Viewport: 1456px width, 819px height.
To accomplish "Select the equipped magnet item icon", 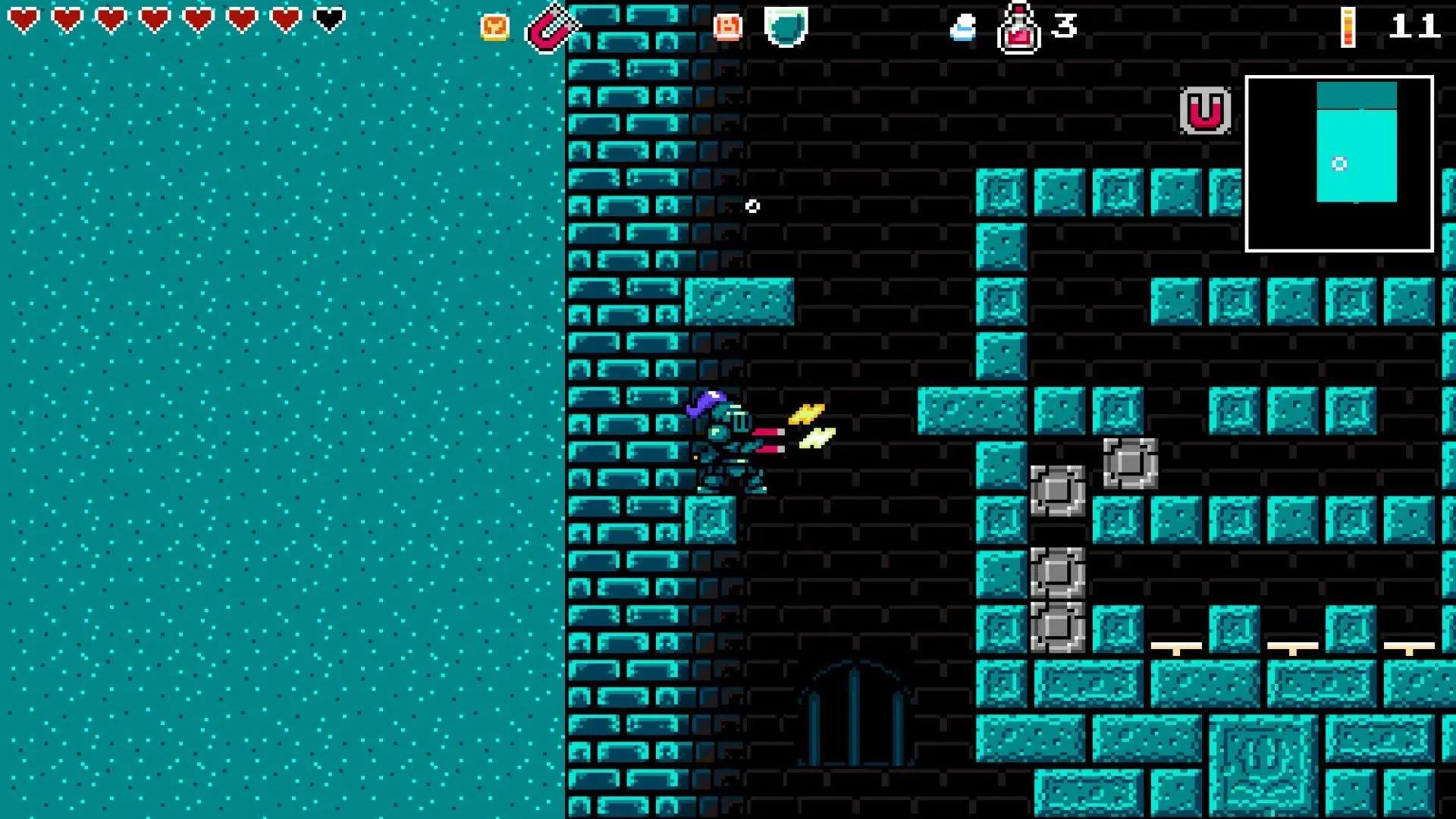I will [x=551, y=29].
